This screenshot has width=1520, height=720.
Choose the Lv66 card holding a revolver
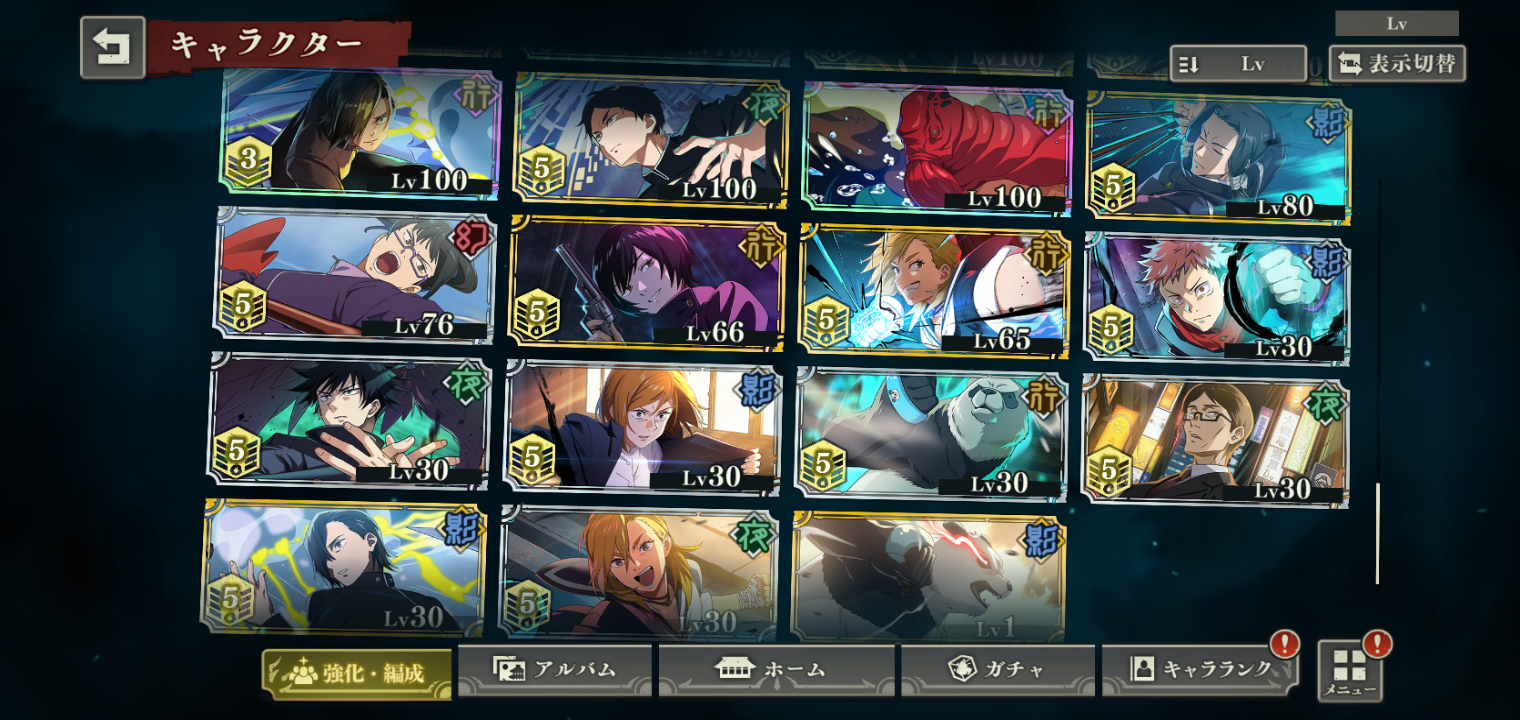(647, 283)
